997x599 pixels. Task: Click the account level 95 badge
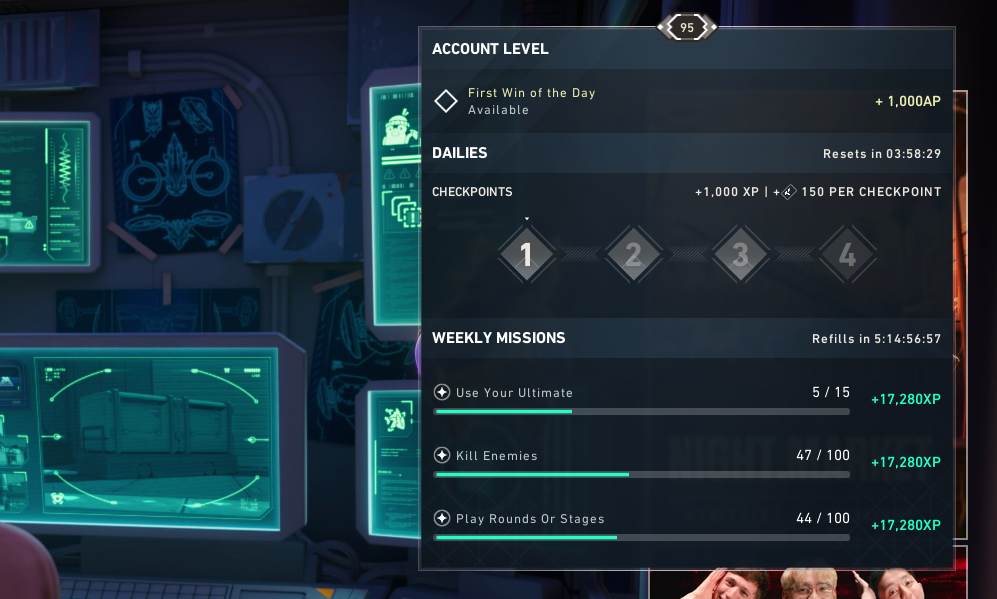[x=686, y=28]
